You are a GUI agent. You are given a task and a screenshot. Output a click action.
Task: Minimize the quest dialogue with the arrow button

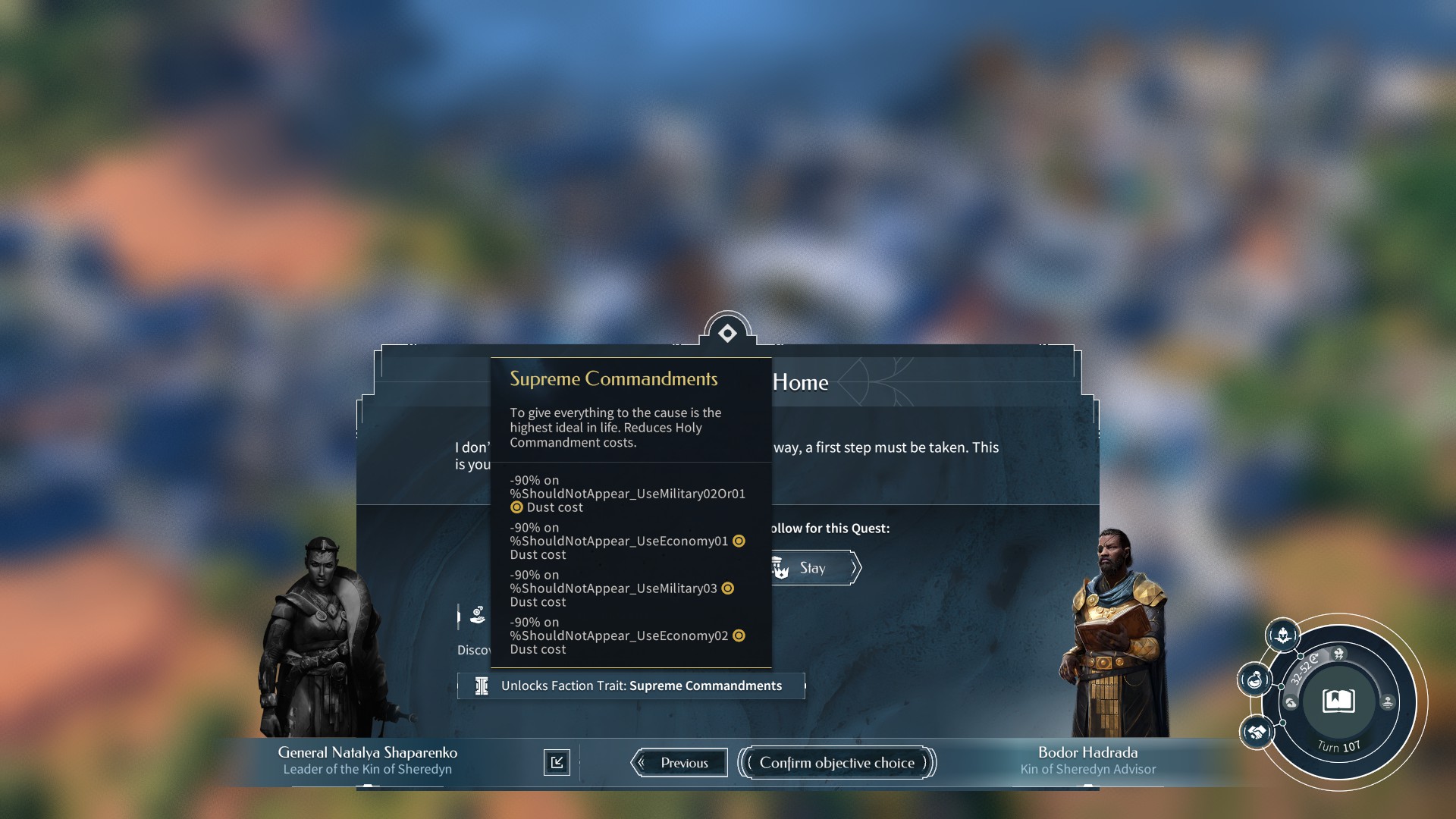[557, 762]
